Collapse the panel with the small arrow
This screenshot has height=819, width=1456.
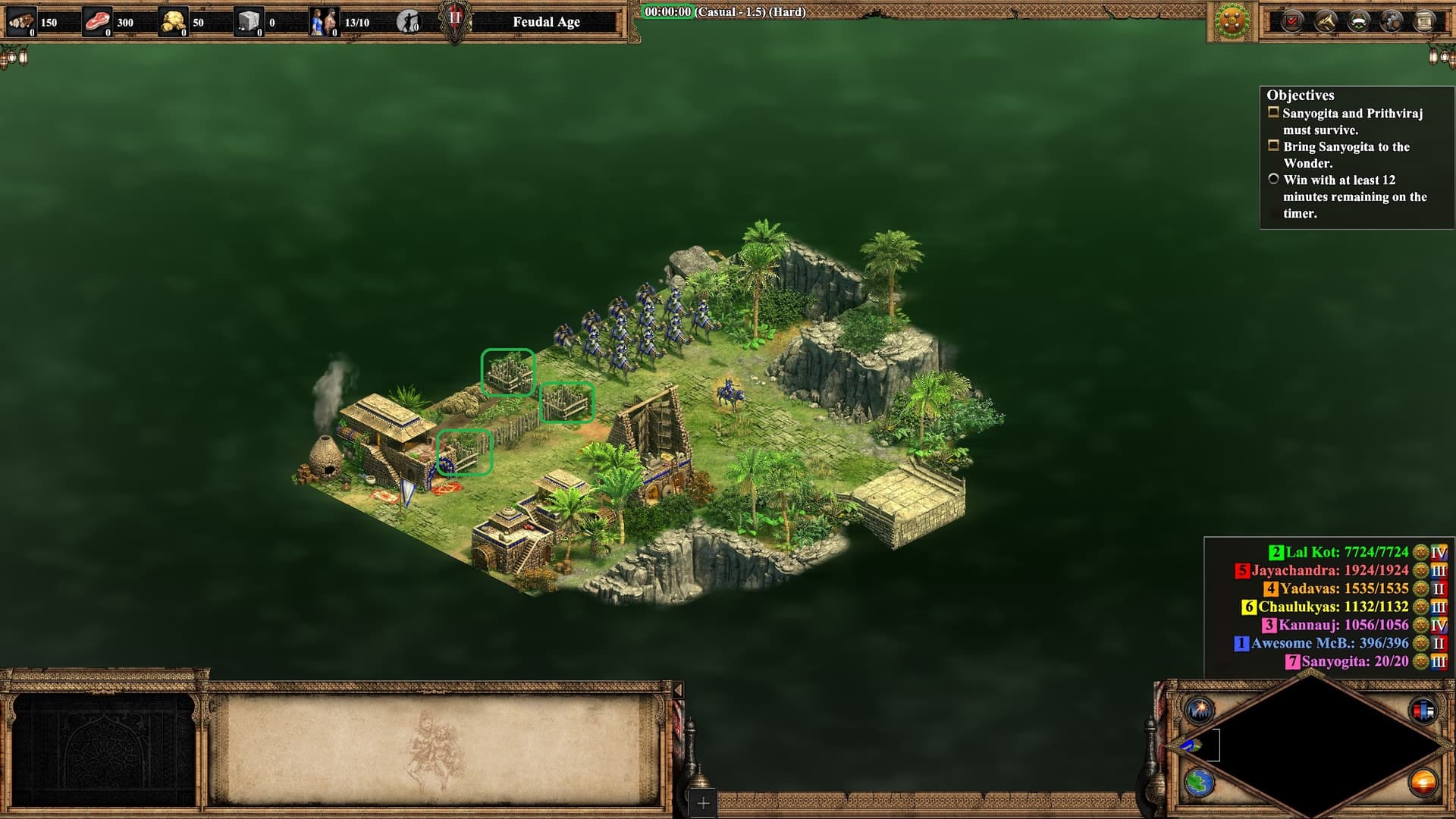click(x=678, y=690)
